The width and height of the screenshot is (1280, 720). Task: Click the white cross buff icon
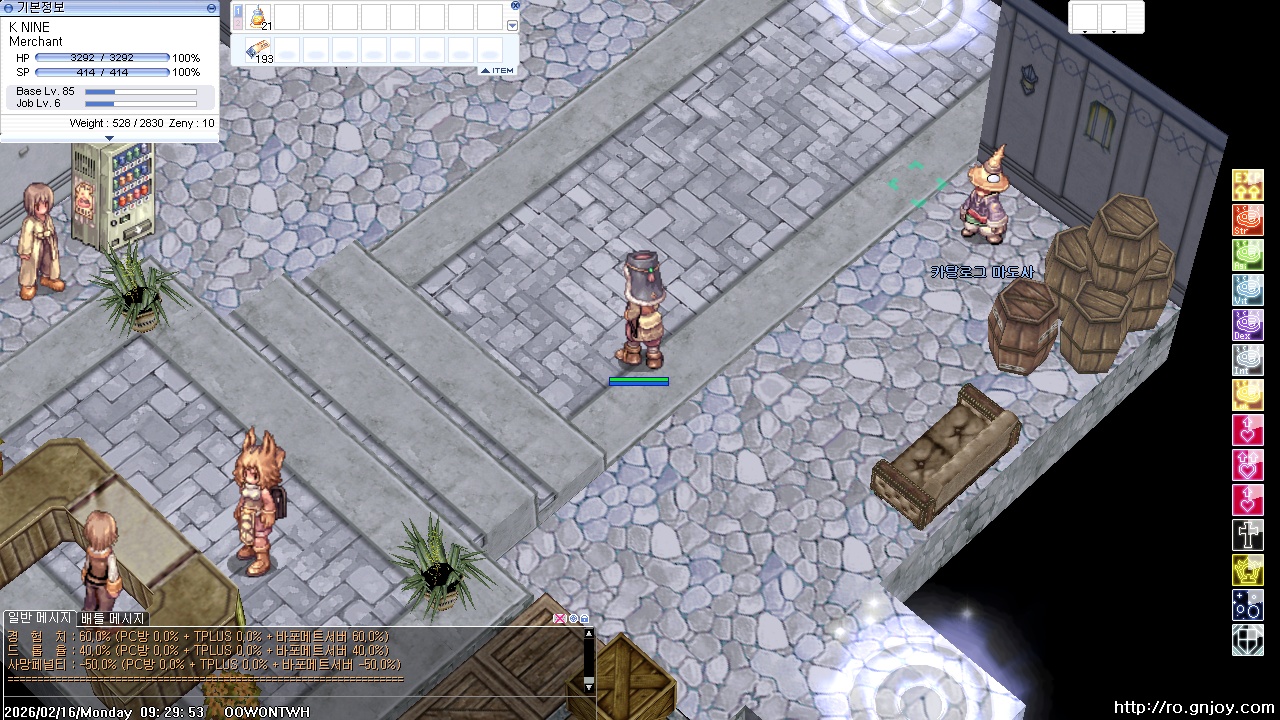pyautogui.click(x=1247, y=535)
